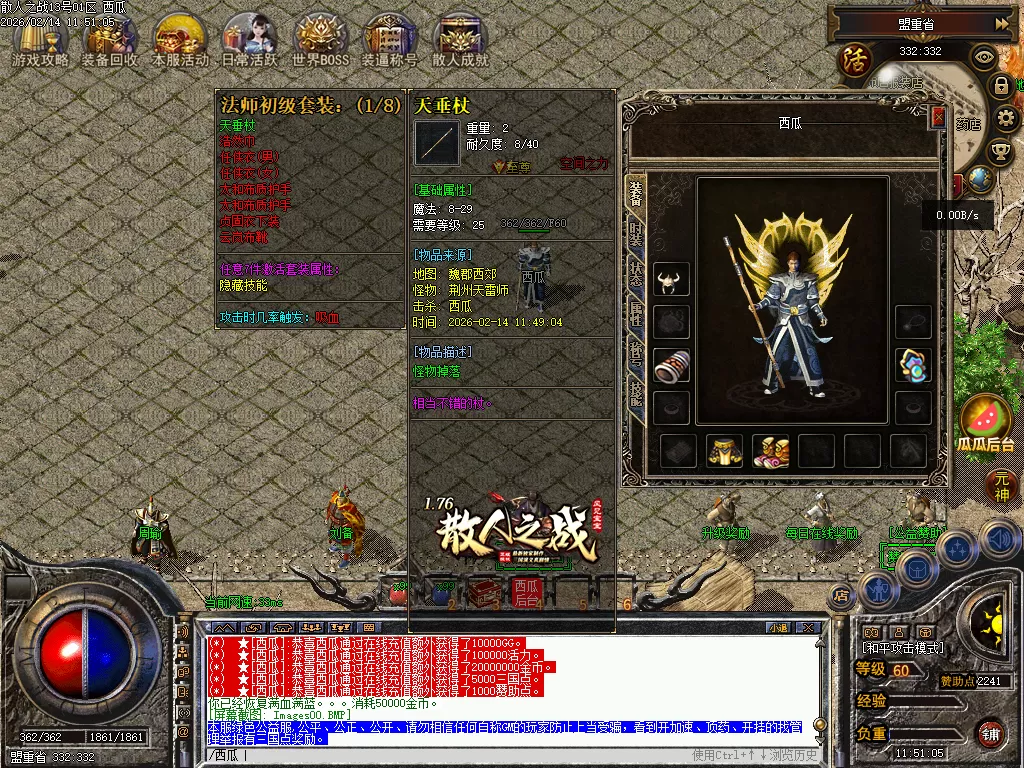Image resolution: width=1024 pixels, height=768 pixels.
Task: Switch to the 状态 status tab
Action: click(x=636, y=274)
